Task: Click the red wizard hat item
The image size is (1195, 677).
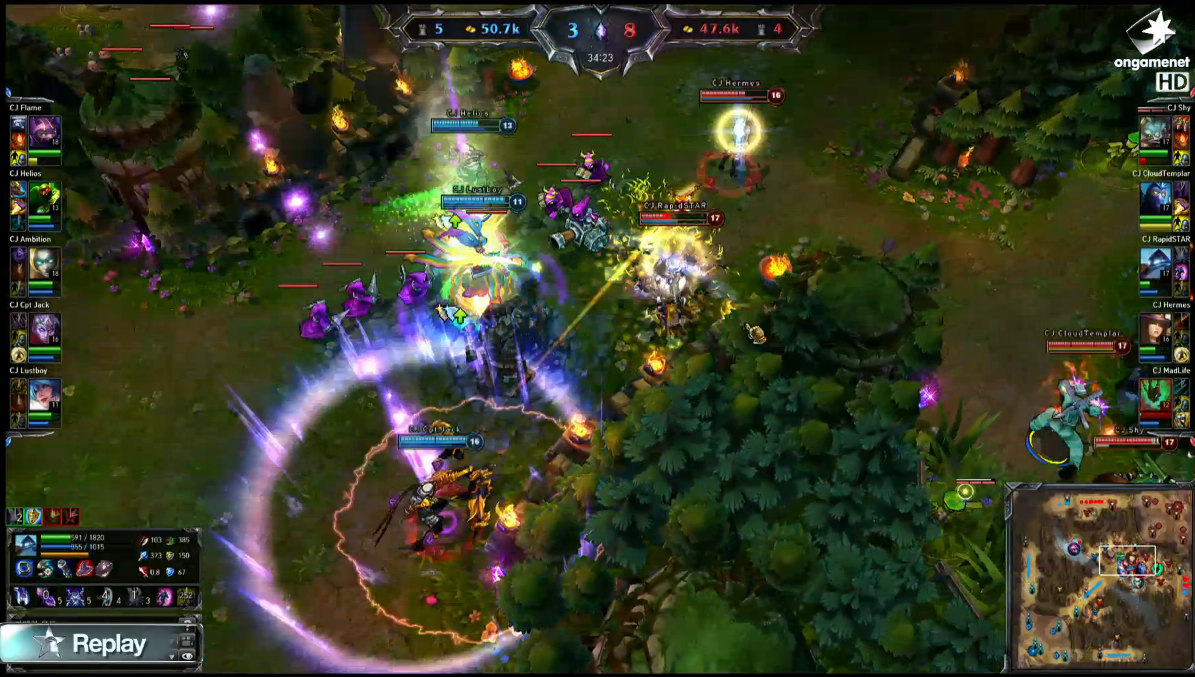Action: (85, 568)
